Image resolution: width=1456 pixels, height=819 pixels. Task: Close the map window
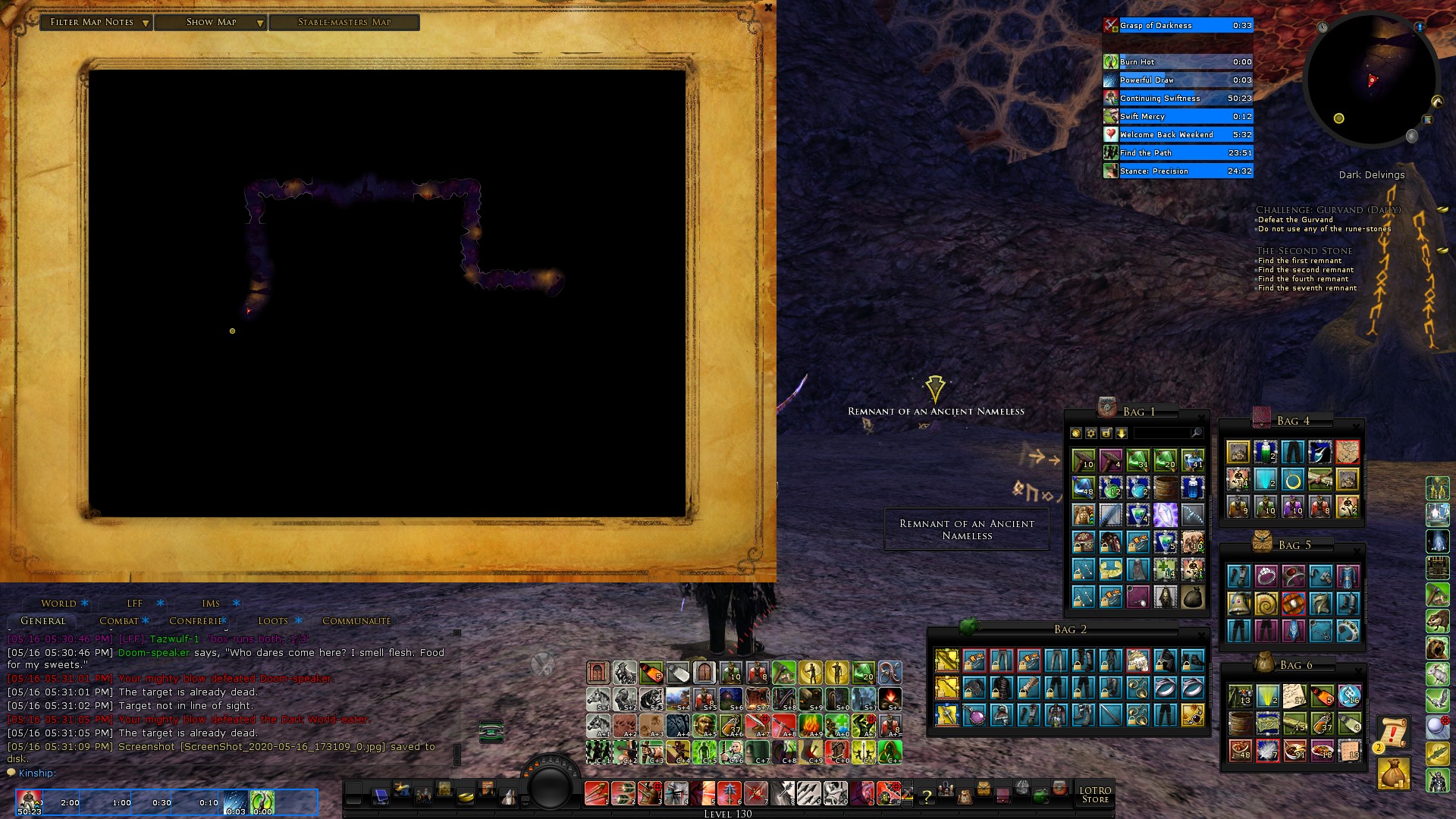tap(768, 8)
